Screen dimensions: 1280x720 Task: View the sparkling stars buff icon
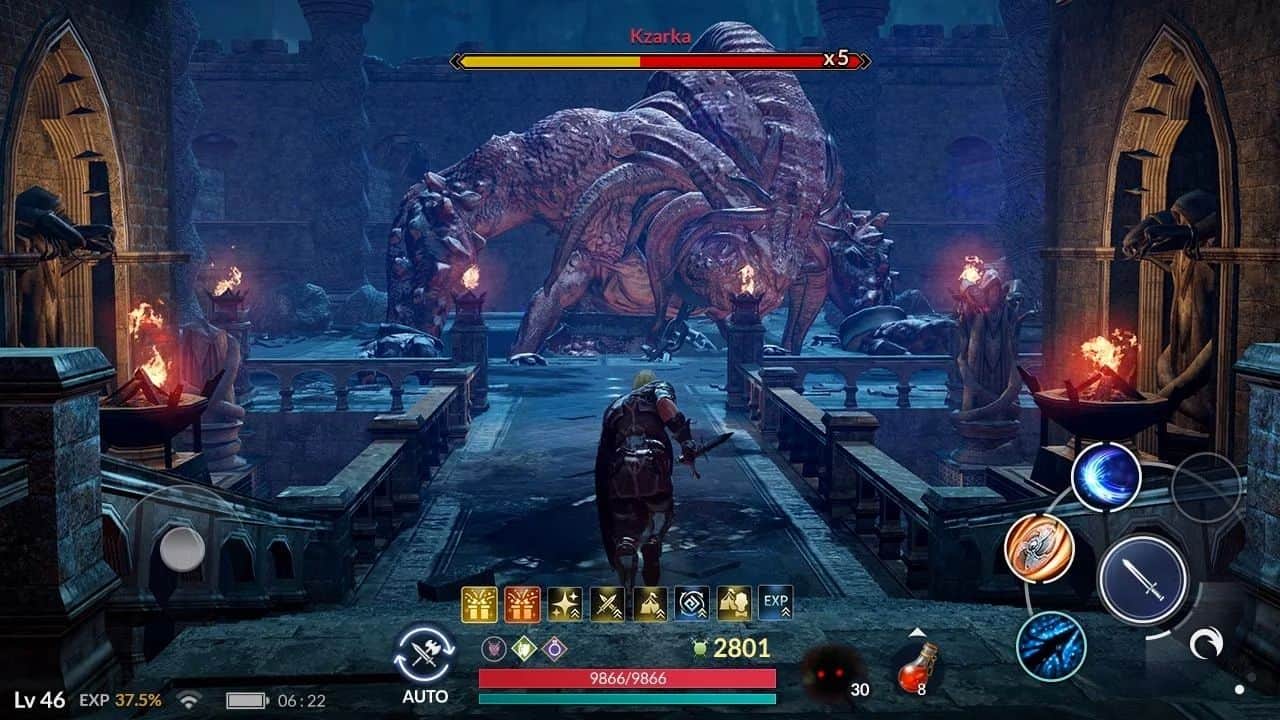pyautogui.click(x=565, y=604)
